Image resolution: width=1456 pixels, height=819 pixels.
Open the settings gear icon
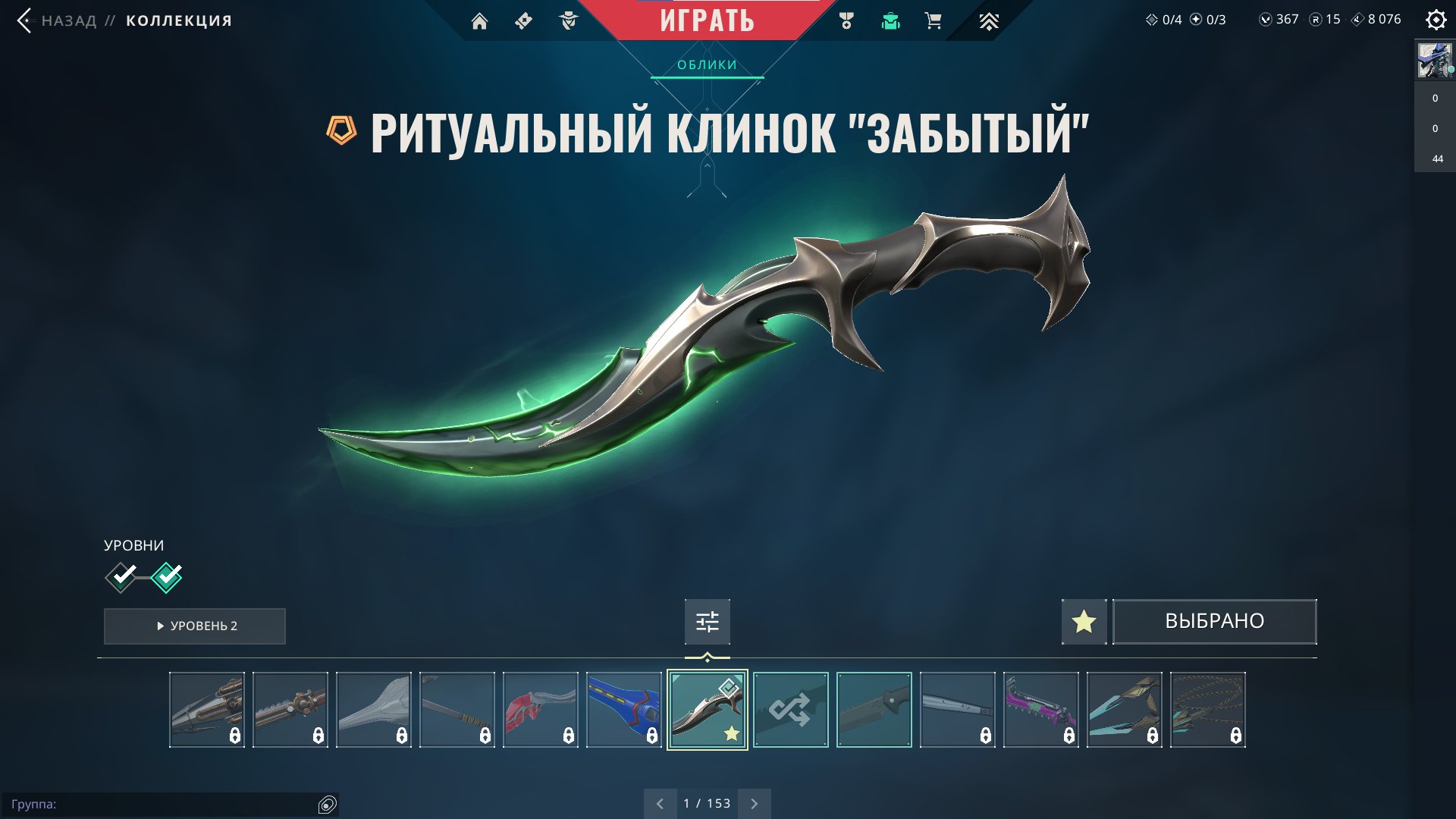[x=1436, y=20]
